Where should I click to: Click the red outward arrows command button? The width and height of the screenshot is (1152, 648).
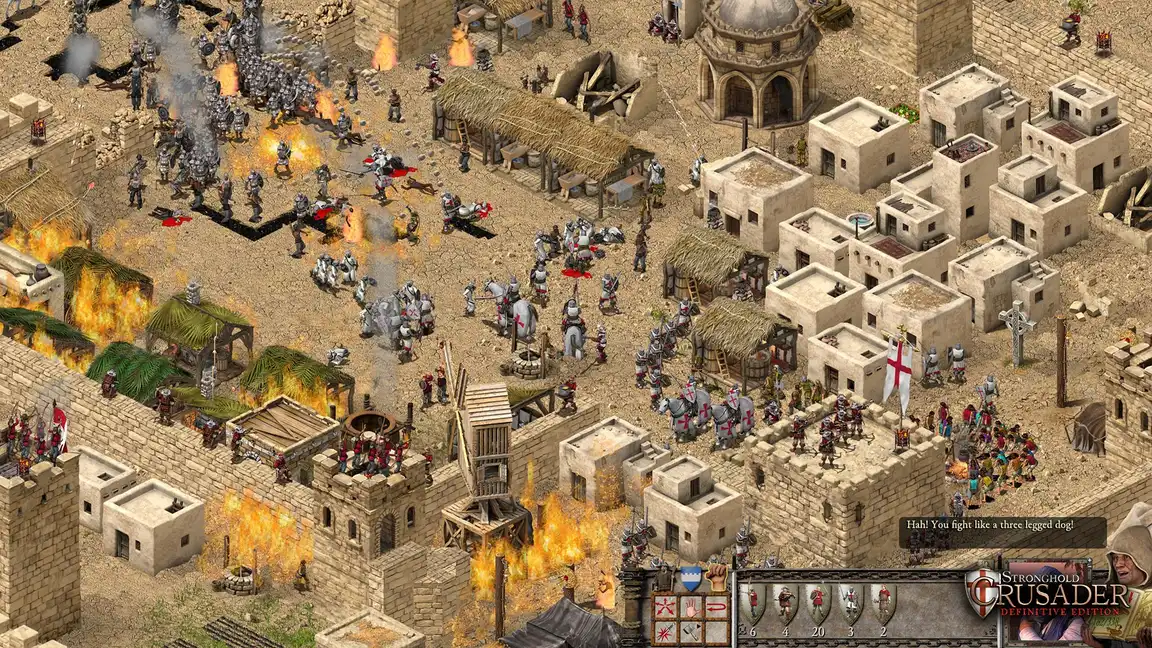(x=665, y=606)
